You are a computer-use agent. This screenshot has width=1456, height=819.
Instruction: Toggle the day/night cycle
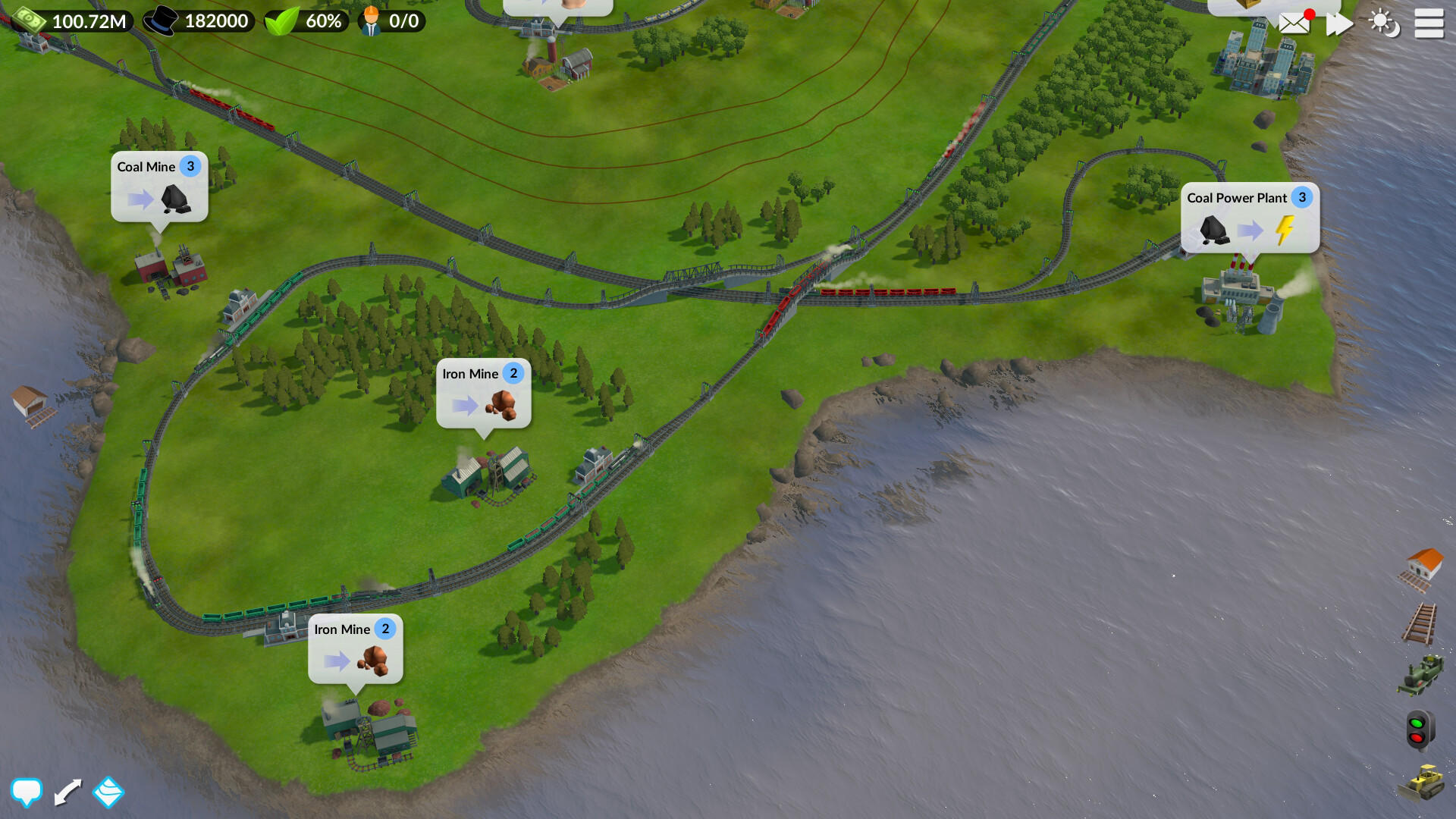[x=1385, y=24]
